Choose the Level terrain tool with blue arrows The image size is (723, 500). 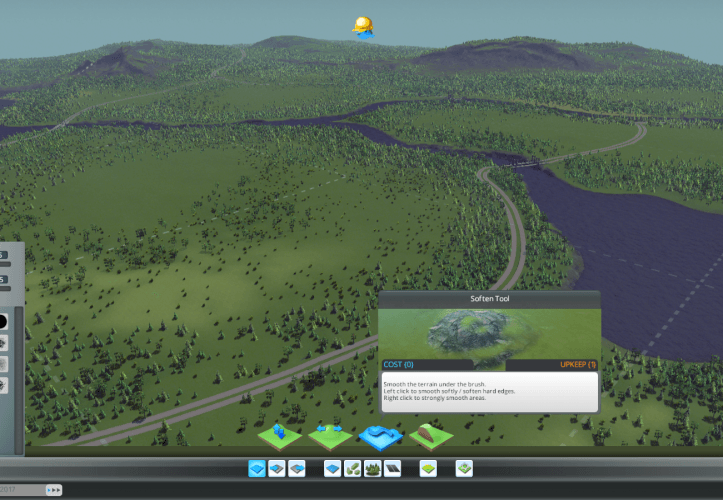(330, 435)
